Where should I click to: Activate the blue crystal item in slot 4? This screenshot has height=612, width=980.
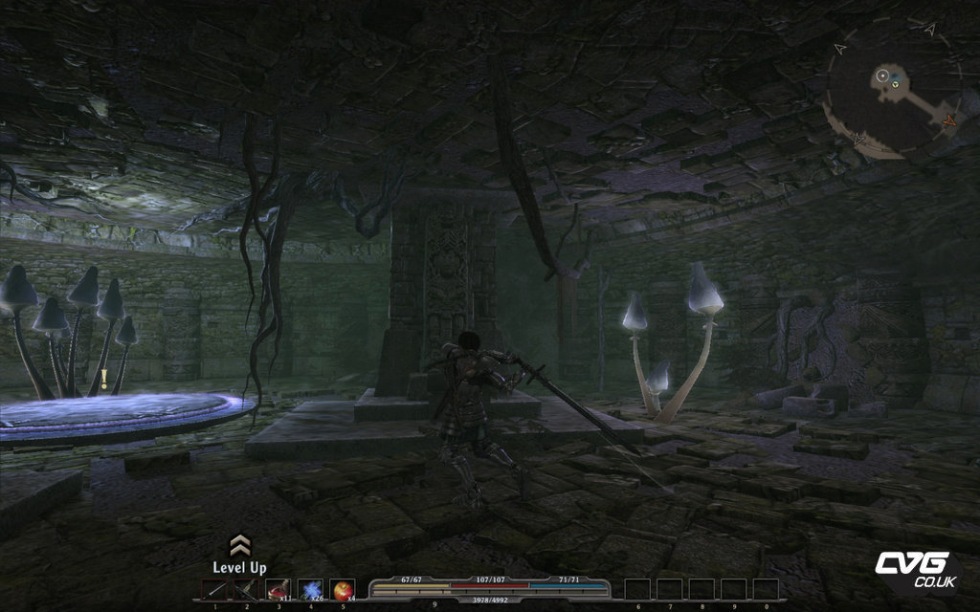click(310, 590)
